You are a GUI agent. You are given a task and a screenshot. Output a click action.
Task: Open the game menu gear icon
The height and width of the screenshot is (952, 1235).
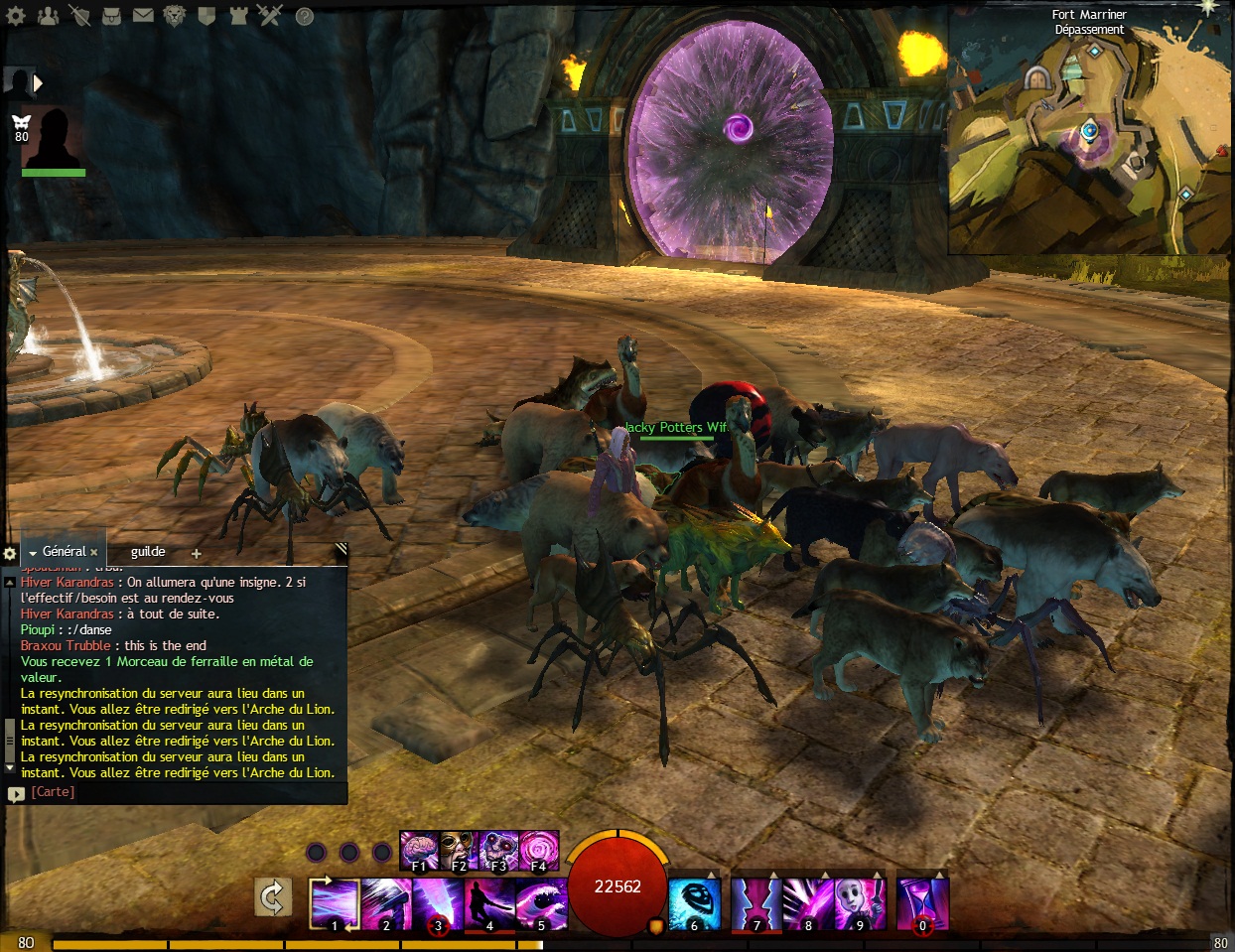click(x=16, y=16)
